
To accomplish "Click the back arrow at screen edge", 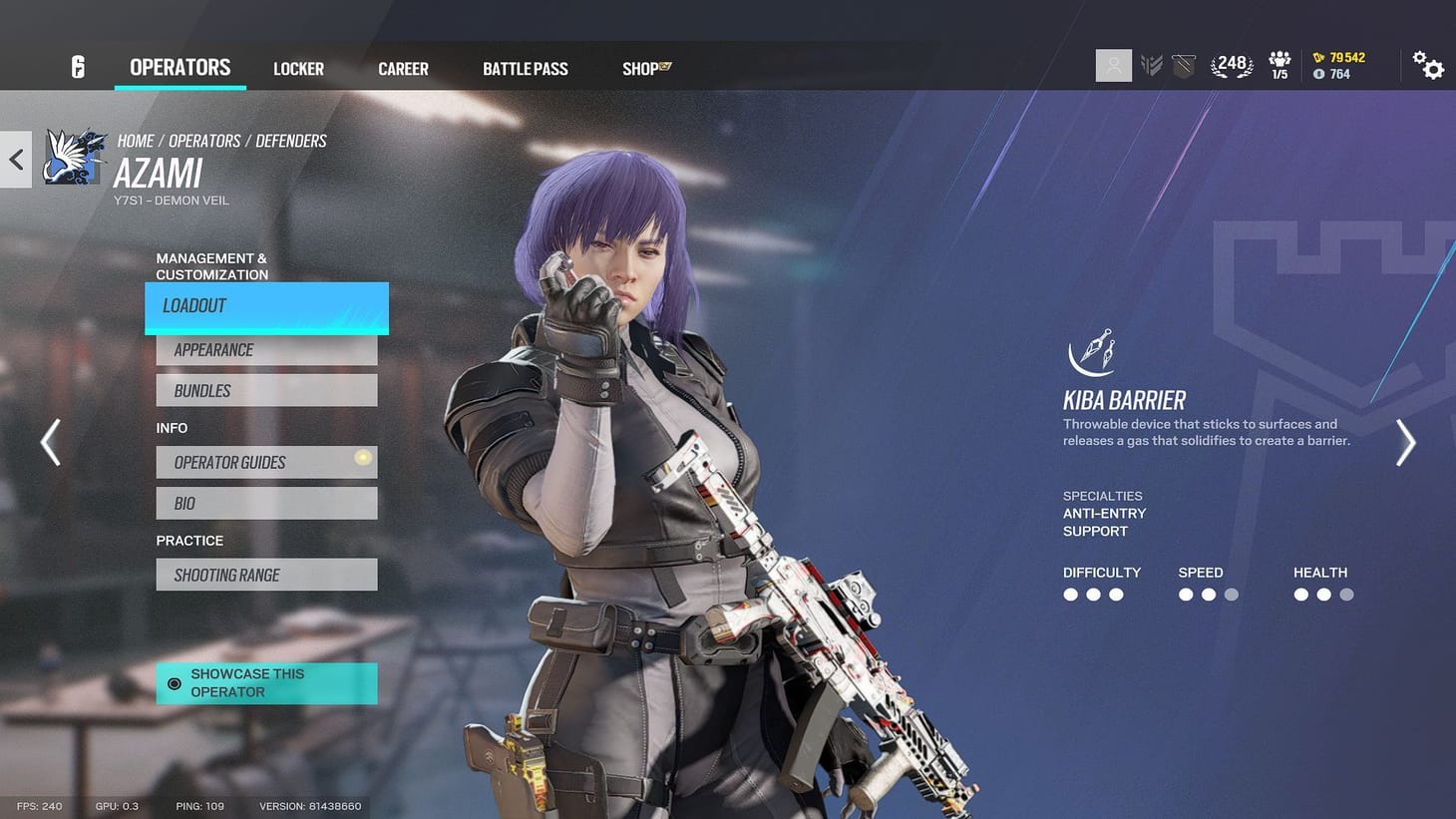I will pyautogui.click(x=15, y=158).
